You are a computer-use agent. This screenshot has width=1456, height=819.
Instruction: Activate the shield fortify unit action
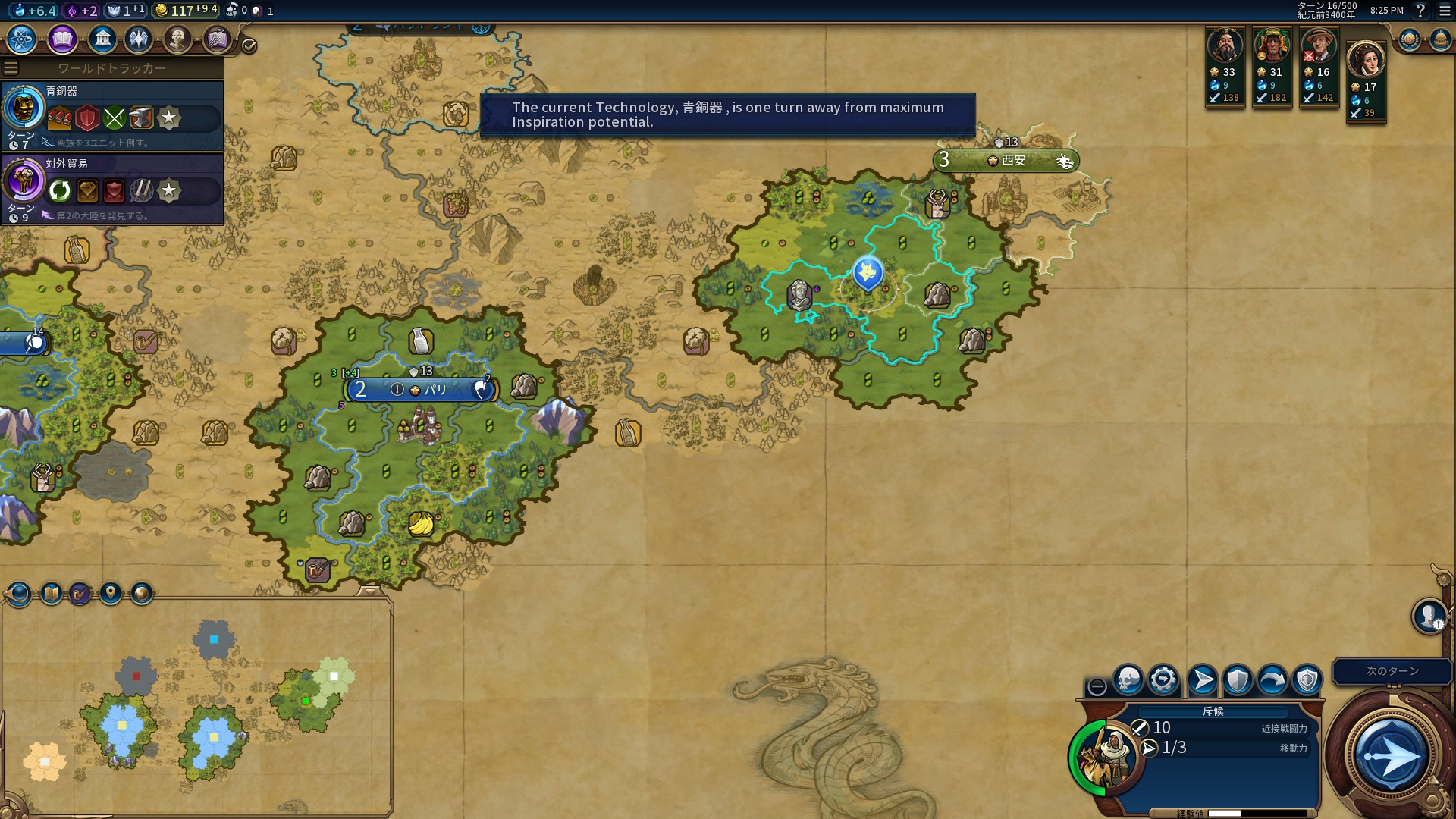(x=1238, y=679)
